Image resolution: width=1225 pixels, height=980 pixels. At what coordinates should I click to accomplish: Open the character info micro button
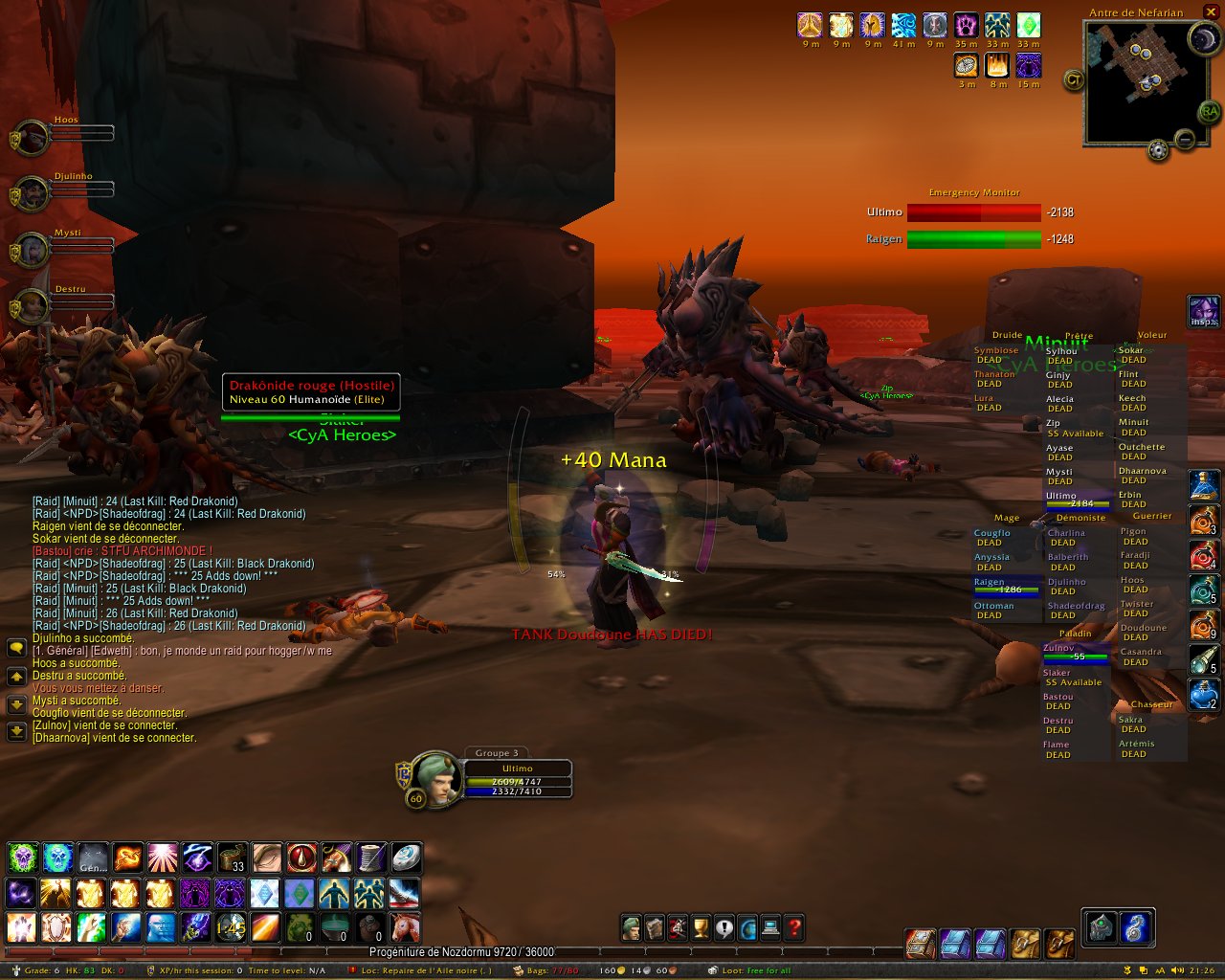coord(631,927)
